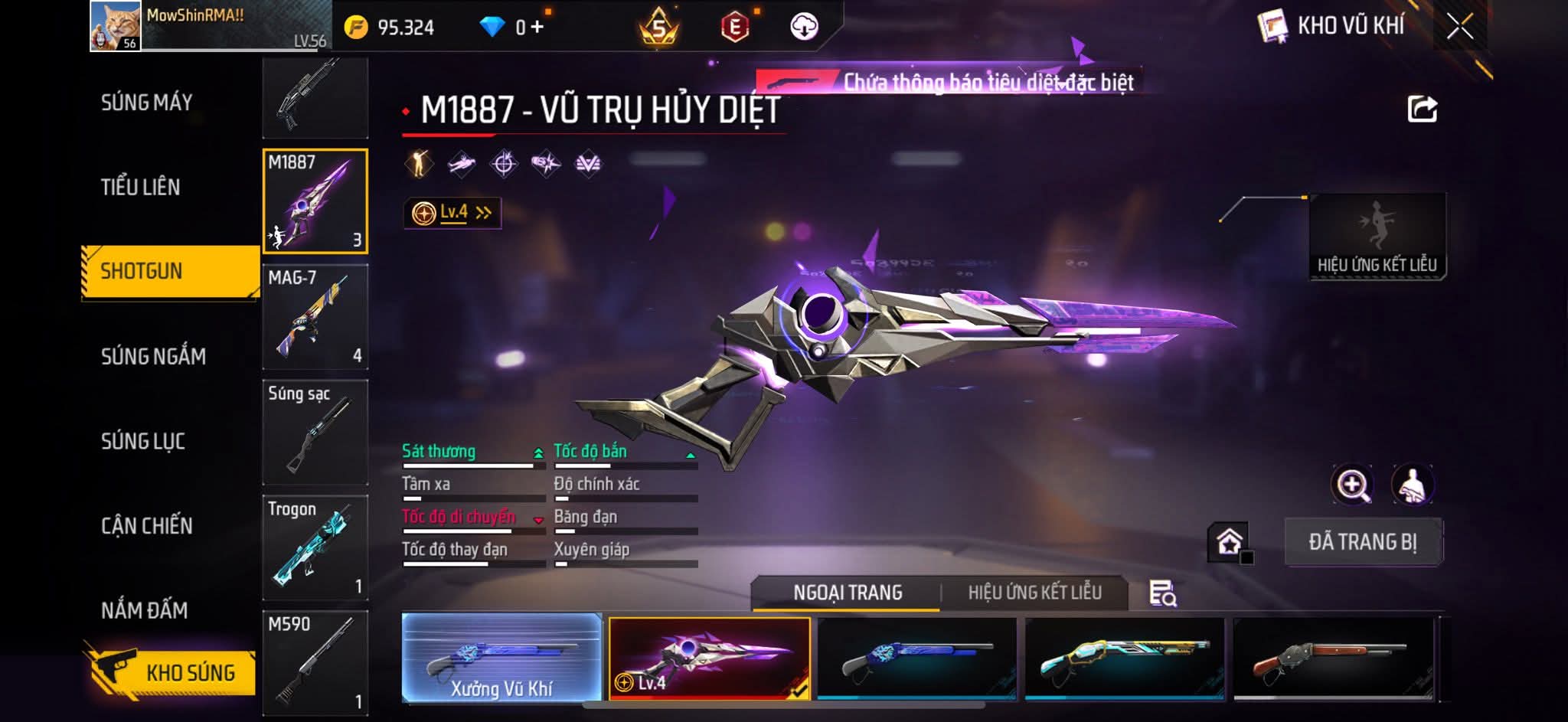Image resolution: width=1568 pixels, height=722 pixels.
Task: Share the weapon skin
Action: click(x=1422, y=109)
